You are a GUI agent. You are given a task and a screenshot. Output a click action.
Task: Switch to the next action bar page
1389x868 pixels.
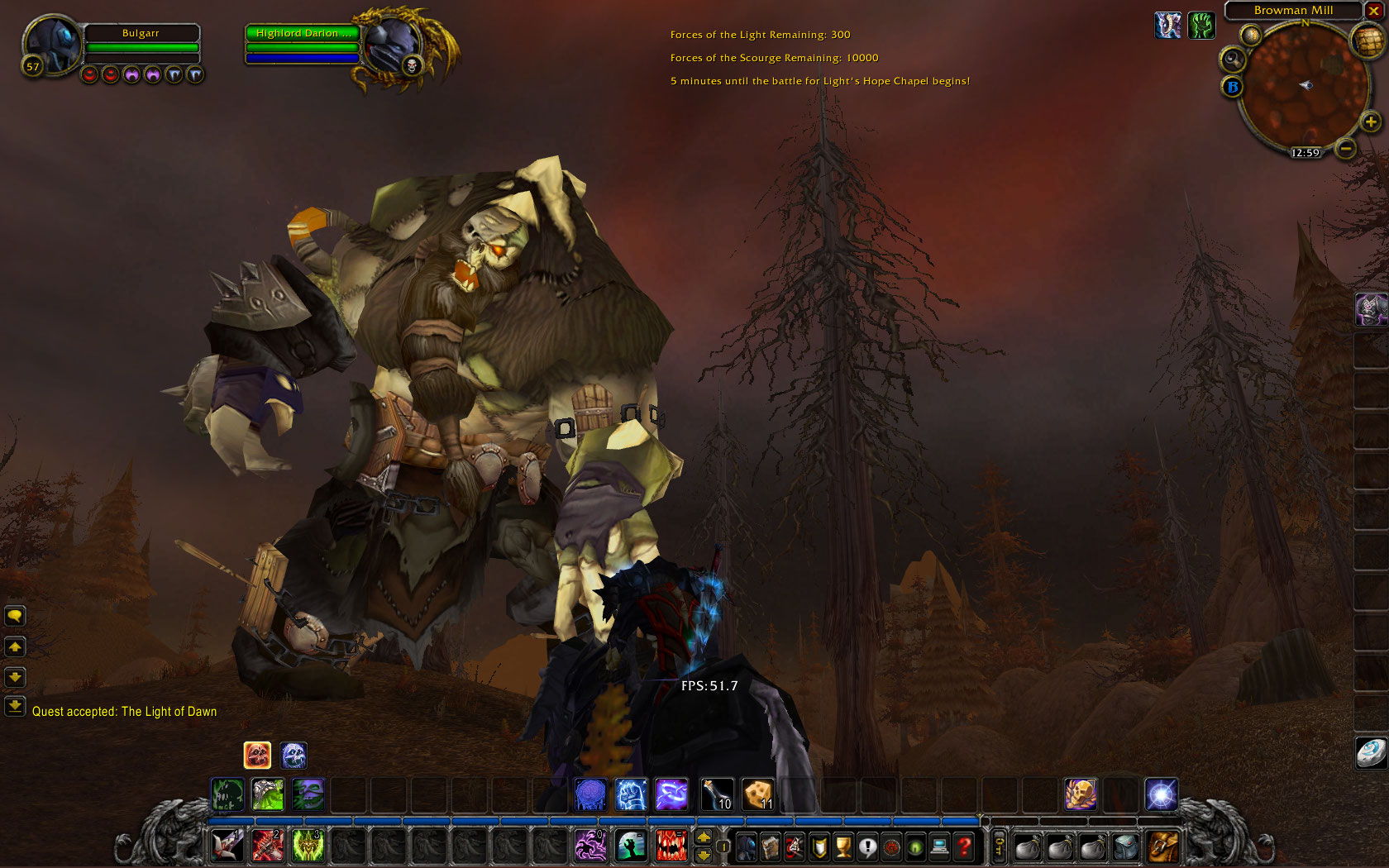[704, 837]
